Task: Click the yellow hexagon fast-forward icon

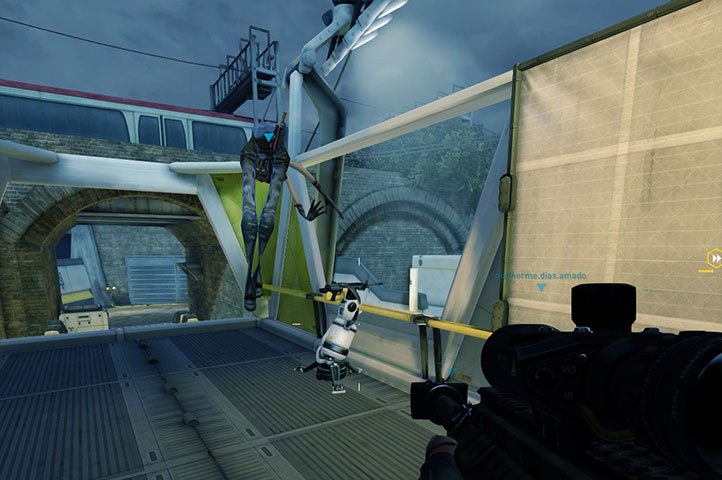Action: coord(714,258)
